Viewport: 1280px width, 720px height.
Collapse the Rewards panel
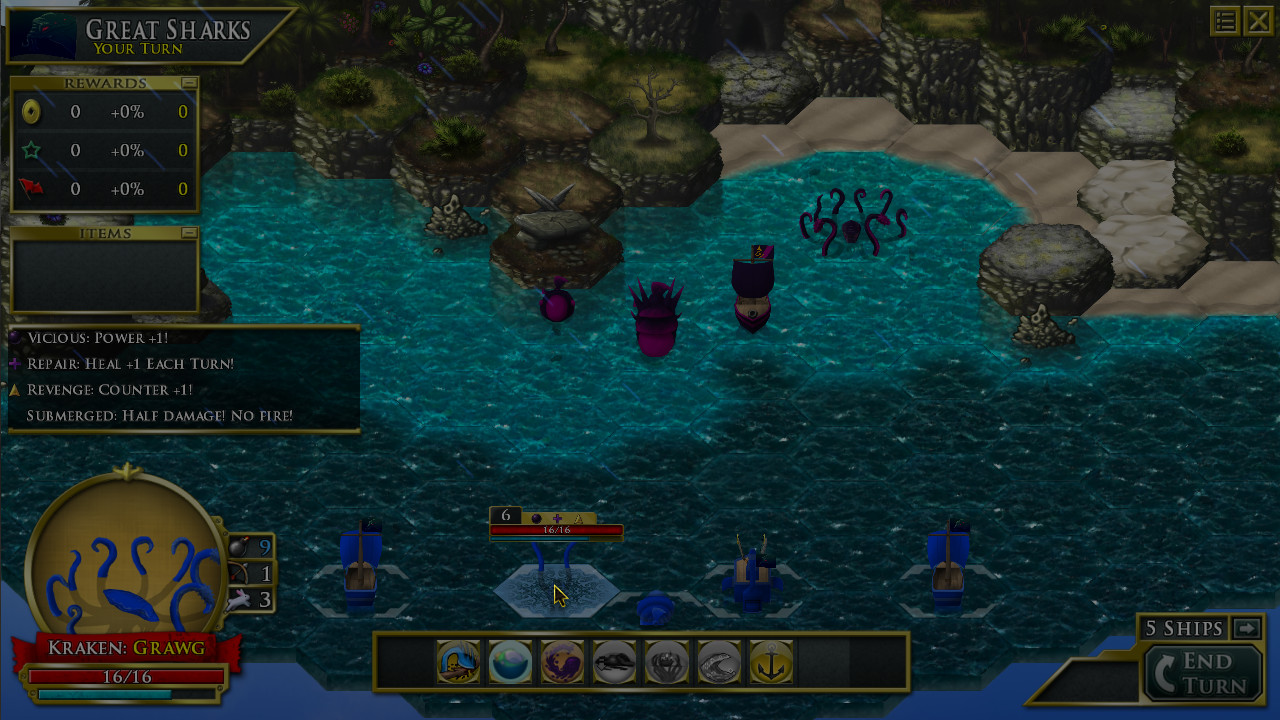(191, 83)
